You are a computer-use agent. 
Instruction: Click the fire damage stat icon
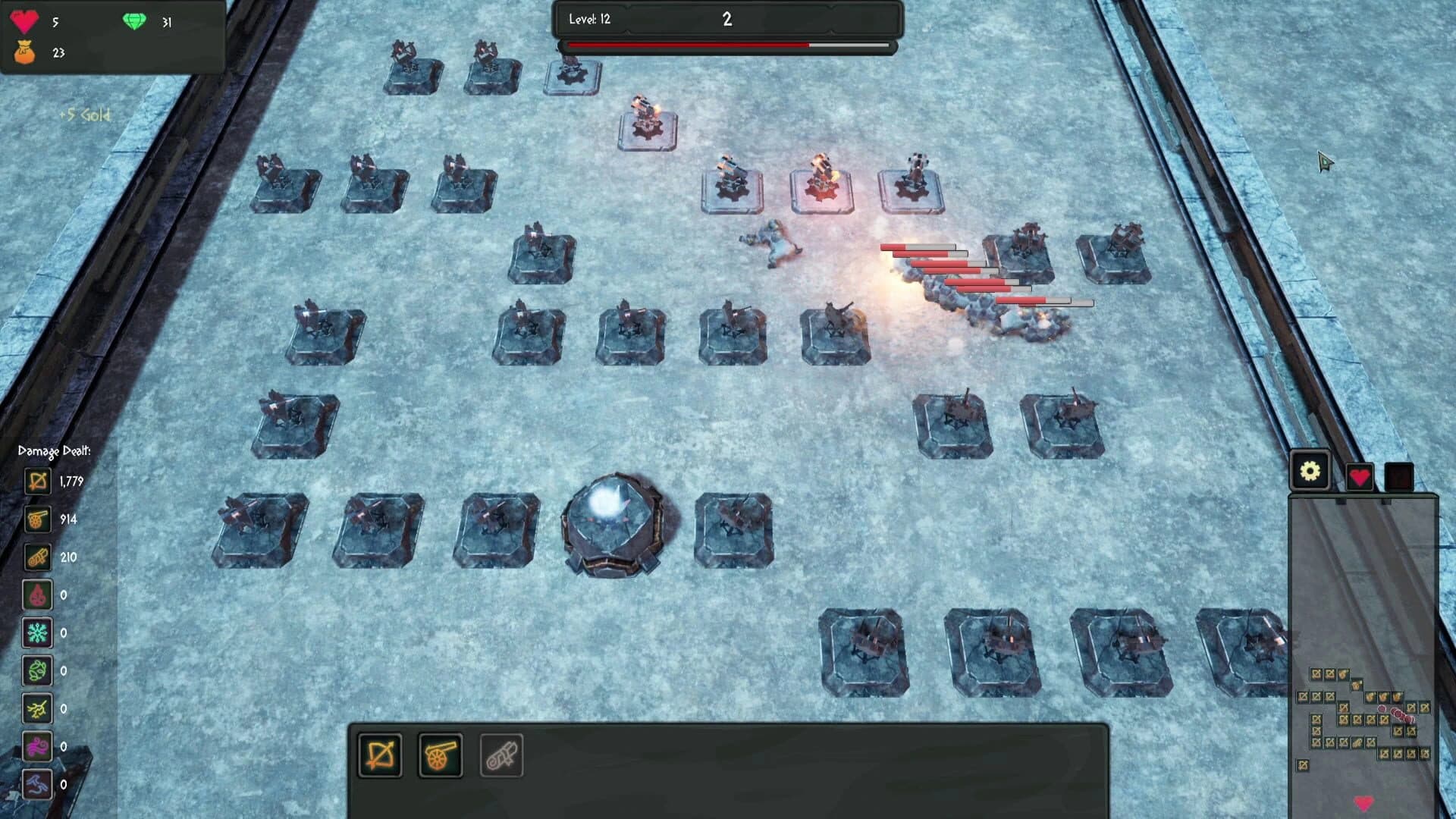point(36,595)
